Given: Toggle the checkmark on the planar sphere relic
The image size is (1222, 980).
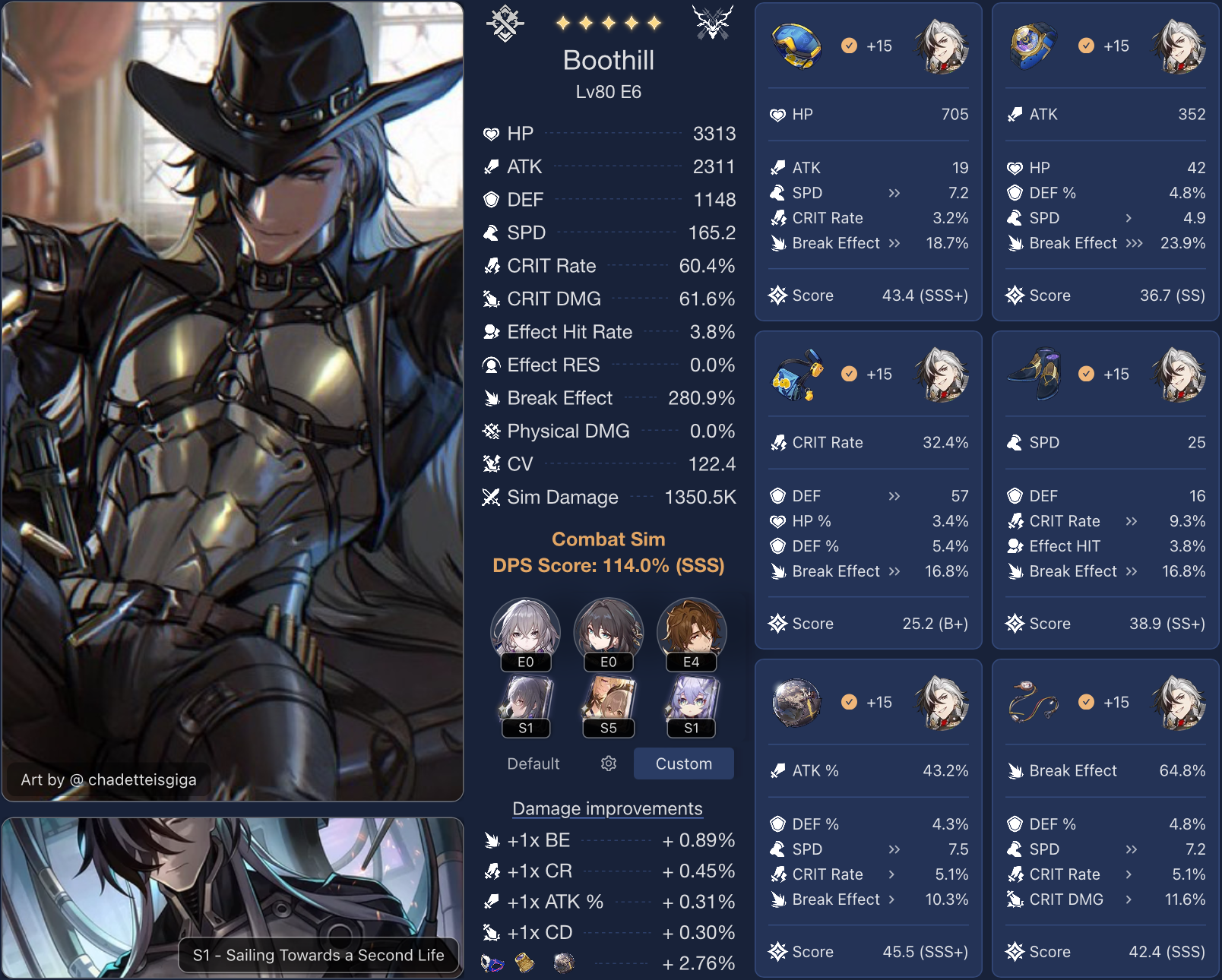Looking at the screenshot, I should click(x=847, y=702).
